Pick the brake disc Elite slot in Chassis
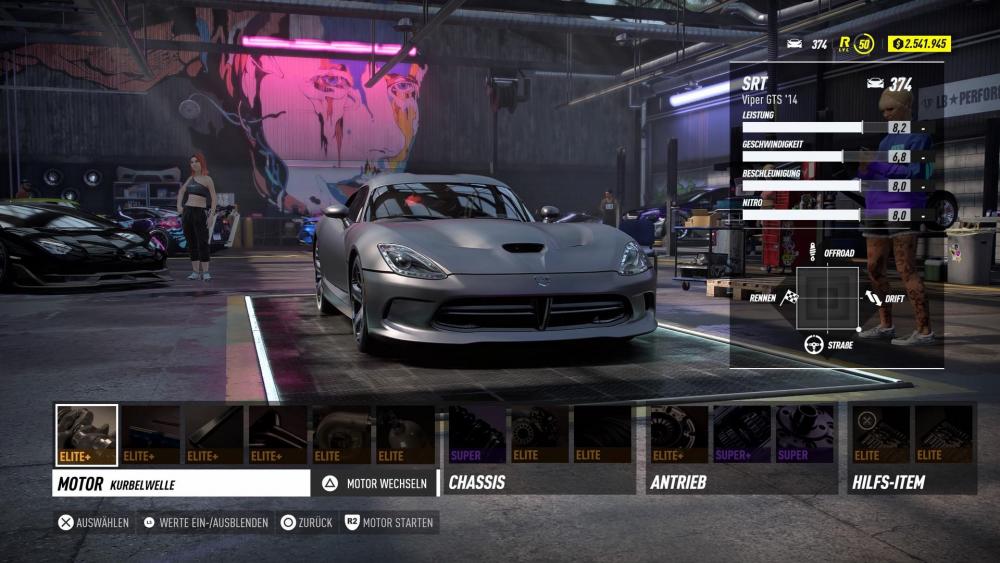1000x563 pixels. click(x=540, y=434)
